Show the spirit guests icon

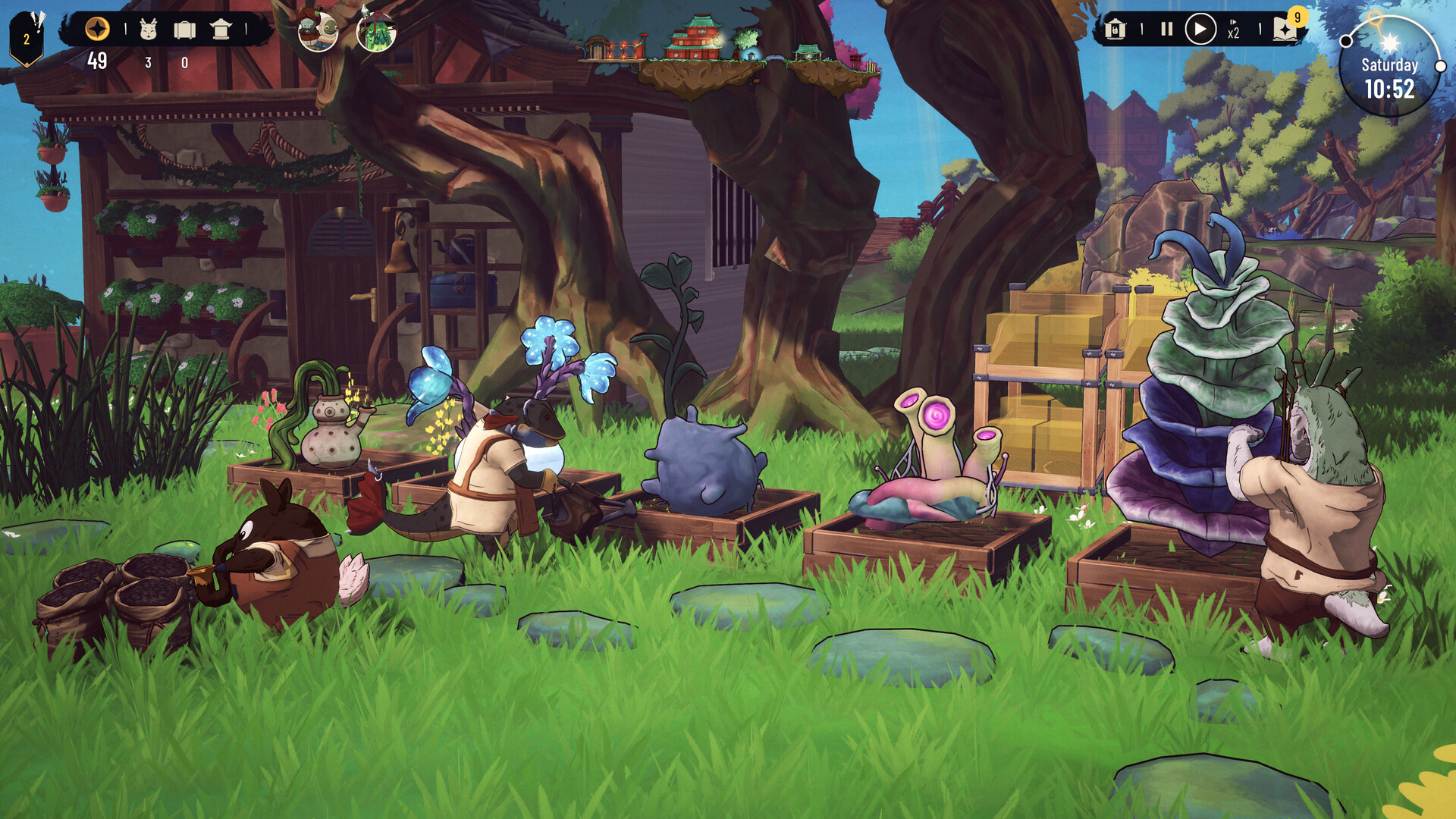tap(149, 30)
